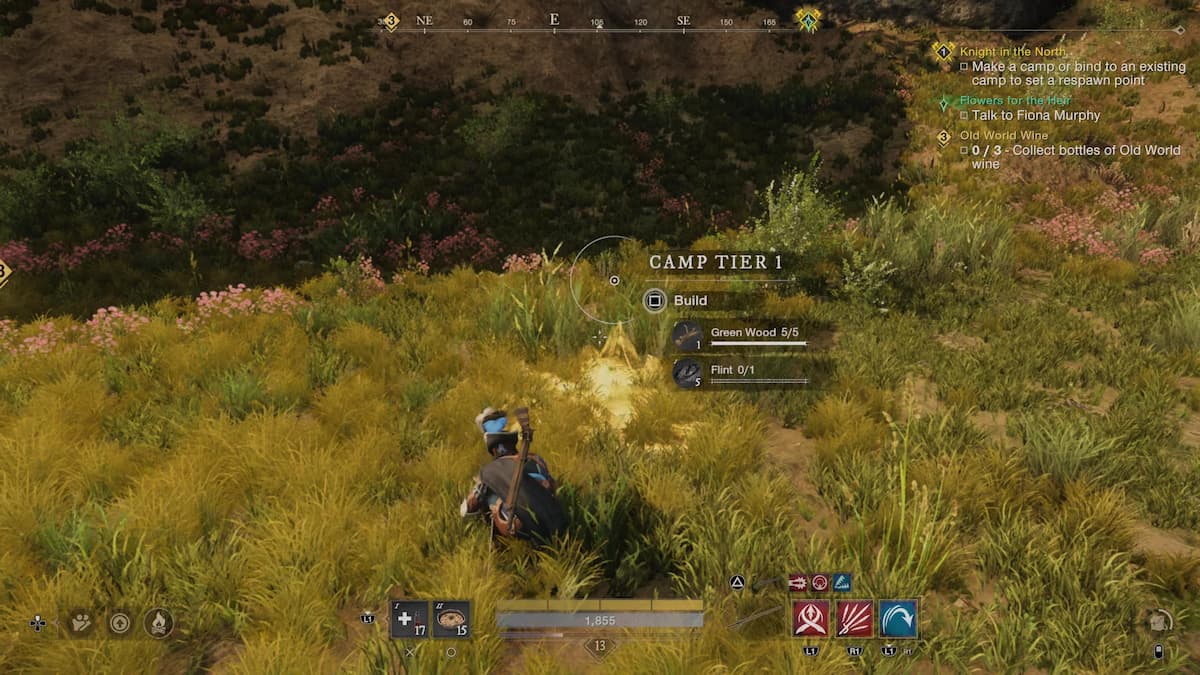Open the emote gesture shortcut icon
The image size is (1200, 675).
[x=81, y=623]
